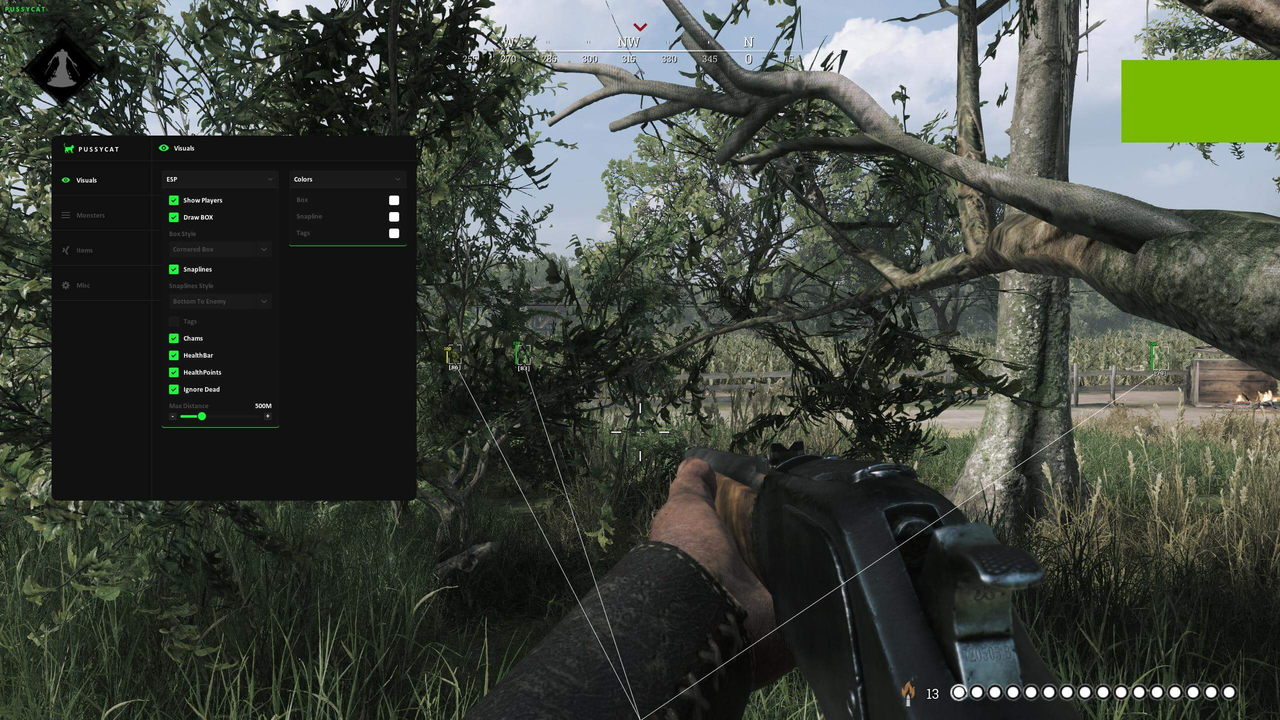This screenshot has height=720, width=1280.
Task: Click the flame icon near the ammo counter
Action: pos(908,692)
